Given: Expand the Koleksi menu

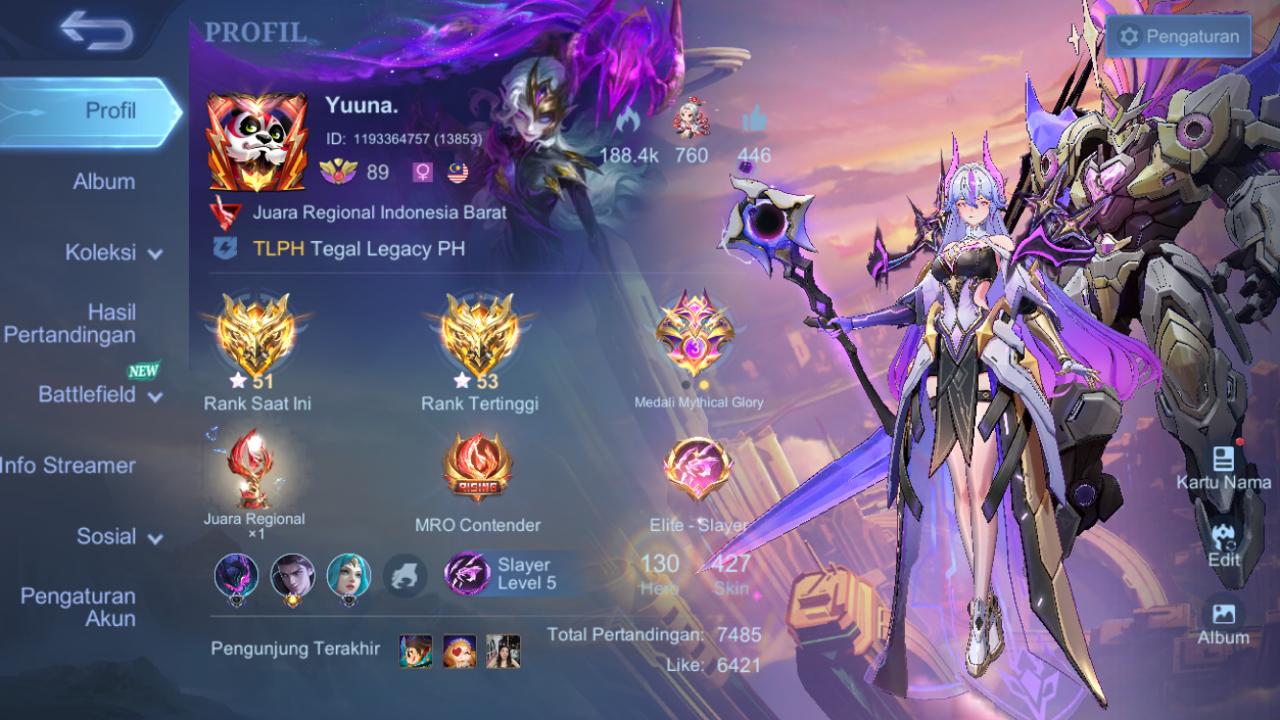Looking at the screenshot, I should click(x=113, y=253).
